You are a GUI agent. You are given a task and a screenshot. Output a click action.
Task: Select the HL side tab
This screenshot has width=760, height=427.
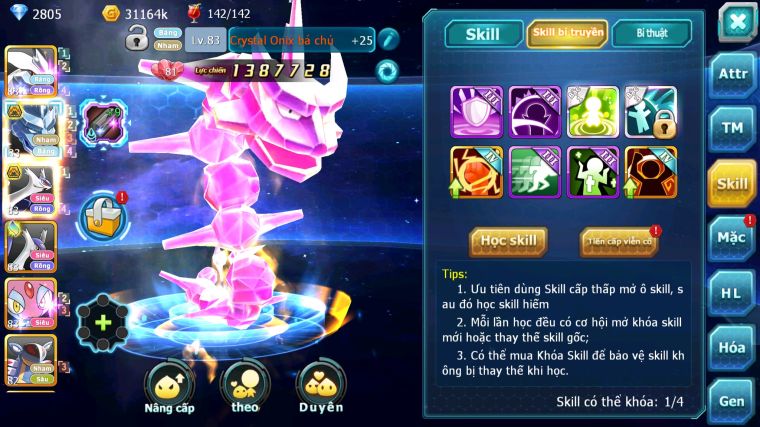[732, 293]
